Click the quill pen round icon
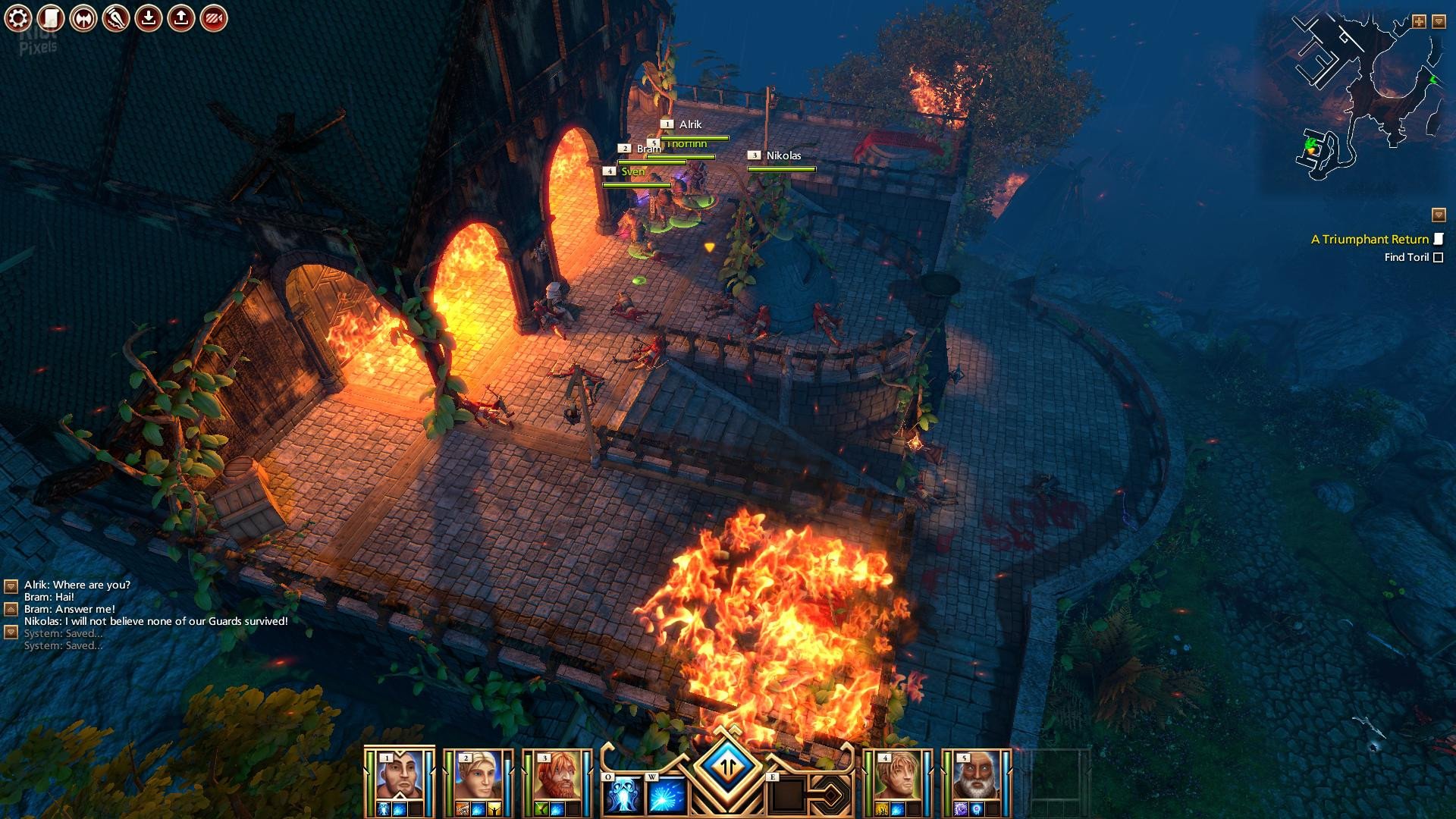The image size is (1456, 819). pyautogui.click(x=116, y=18)
